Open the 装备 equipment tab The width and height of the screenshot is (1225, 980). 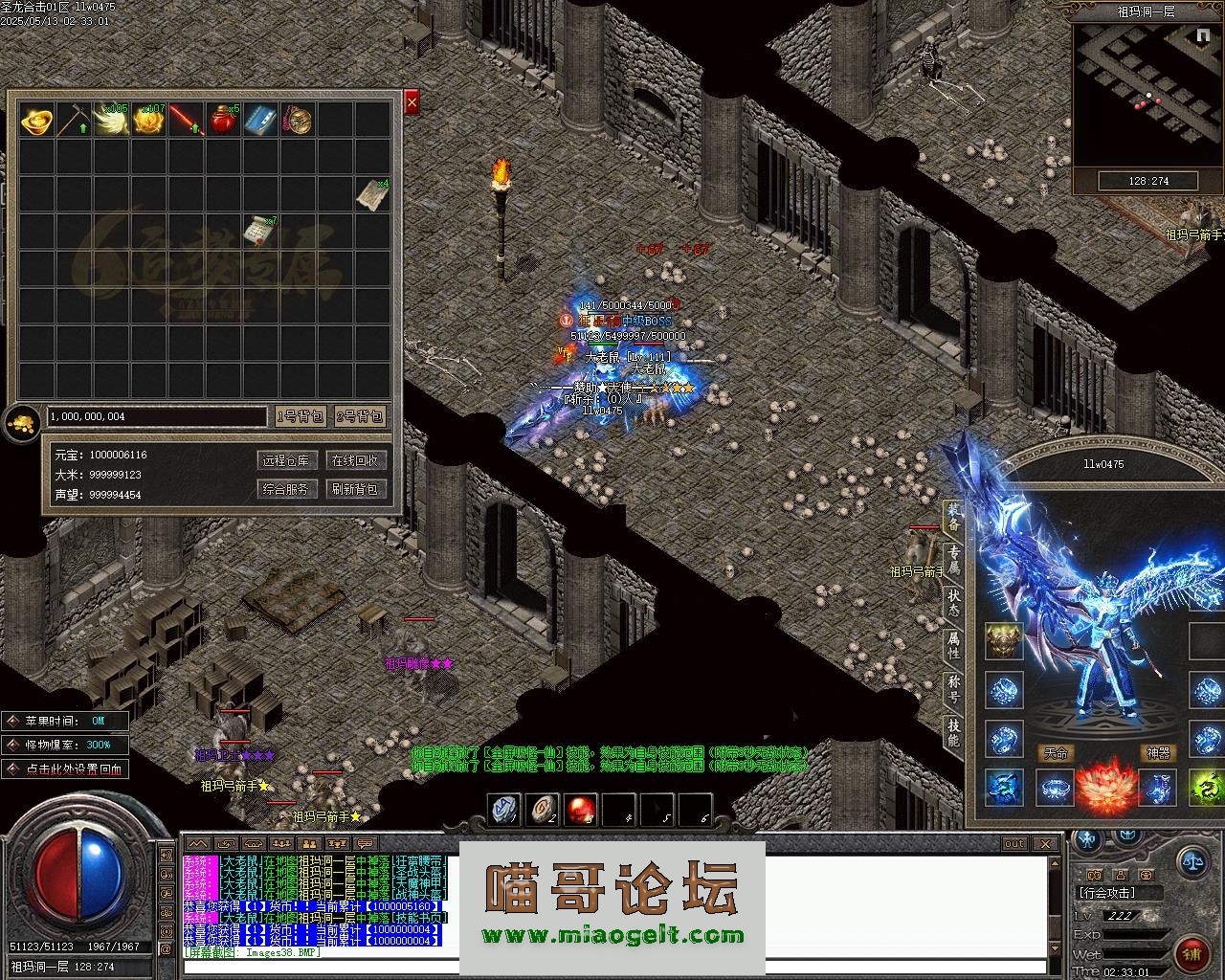(953, 520)
